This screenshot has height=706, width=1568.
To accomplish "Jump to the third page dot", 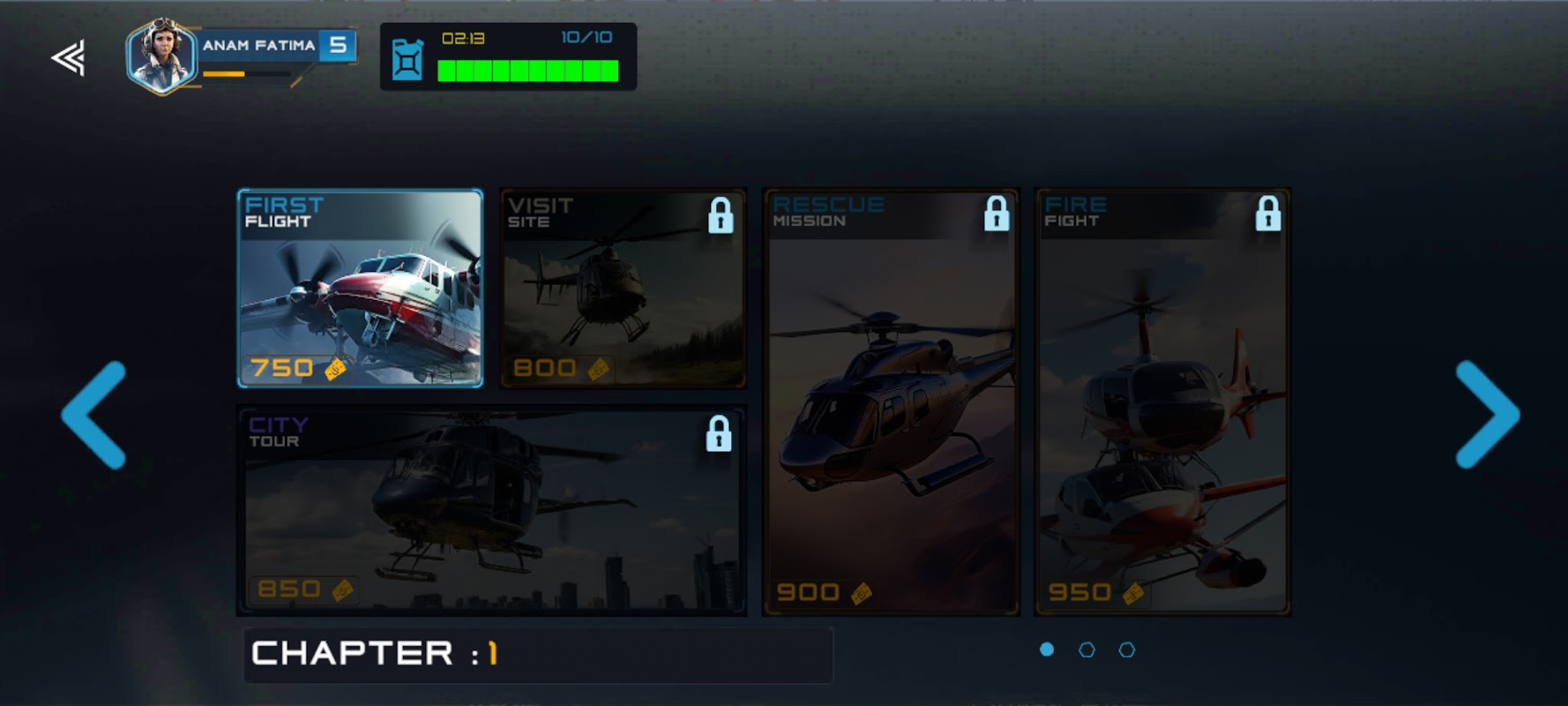I will click(1126, 650).
